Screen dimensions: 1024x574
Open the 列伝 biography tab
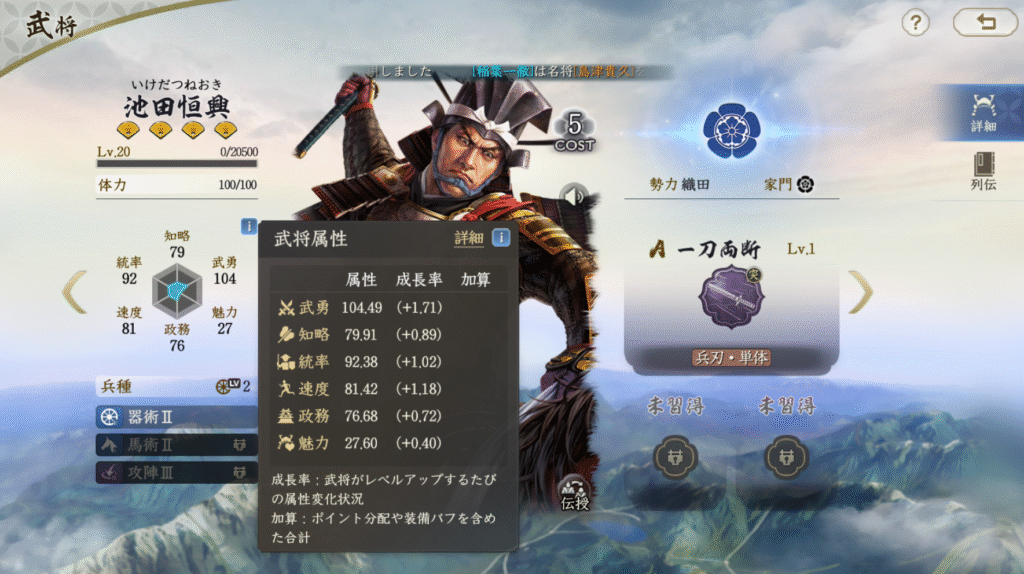[982, 173]
